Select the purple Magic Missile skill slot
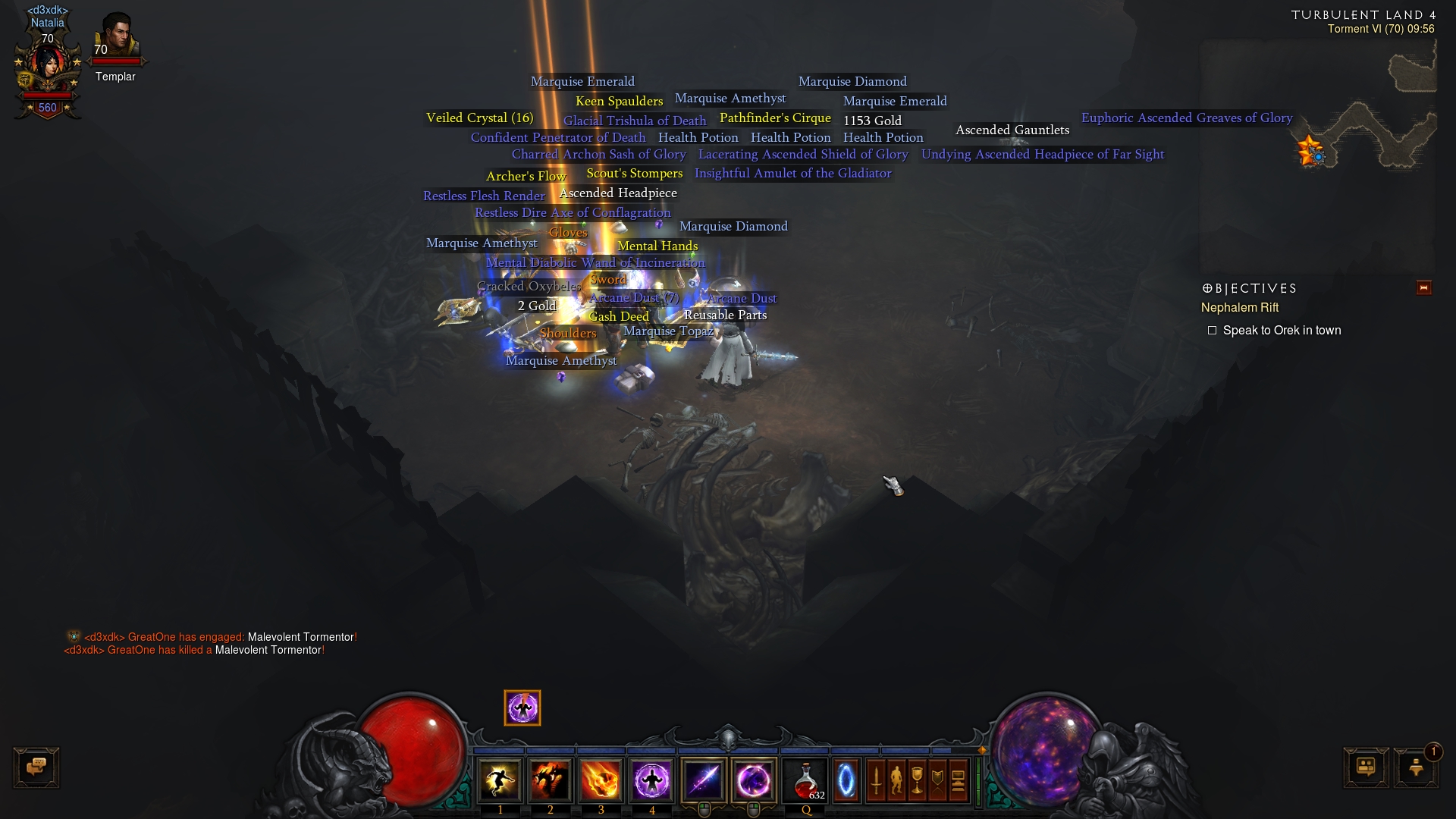1456x819 pixels. [x=704, y=780]
